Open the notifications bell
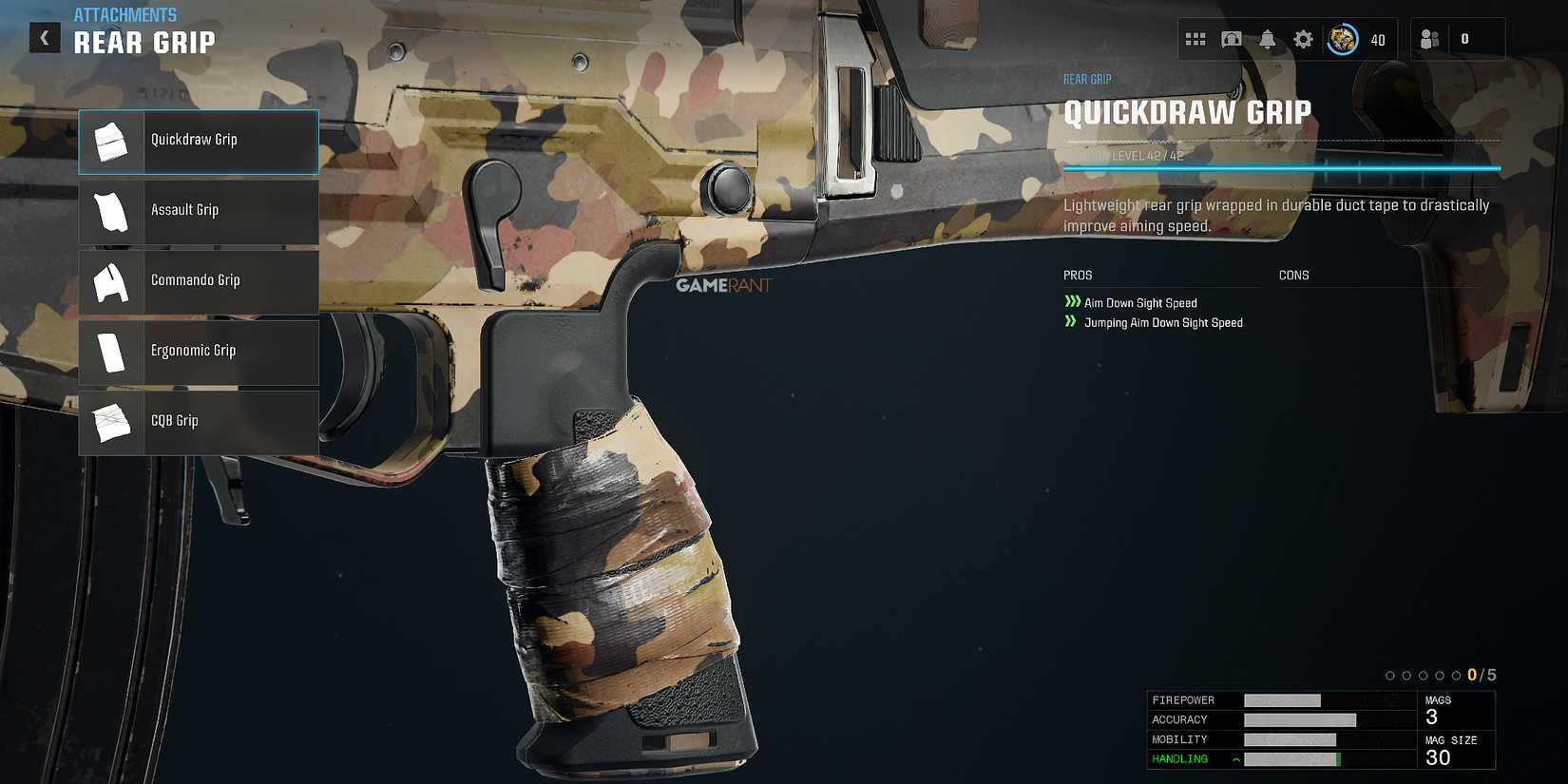The width and height of the screenshot is (1568, 784). (x=1268, y=39)
